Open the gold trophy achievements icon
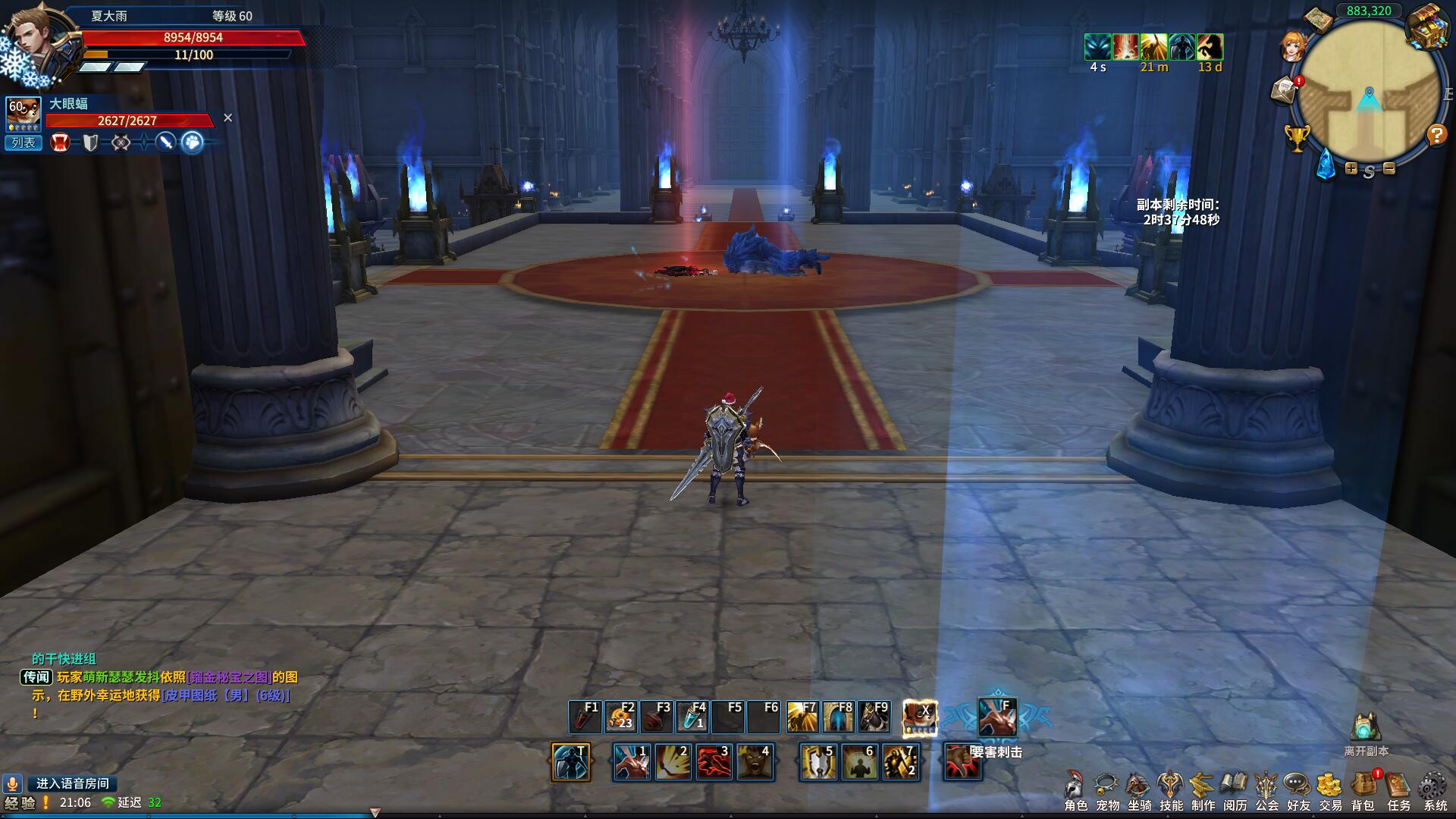 1297,137
